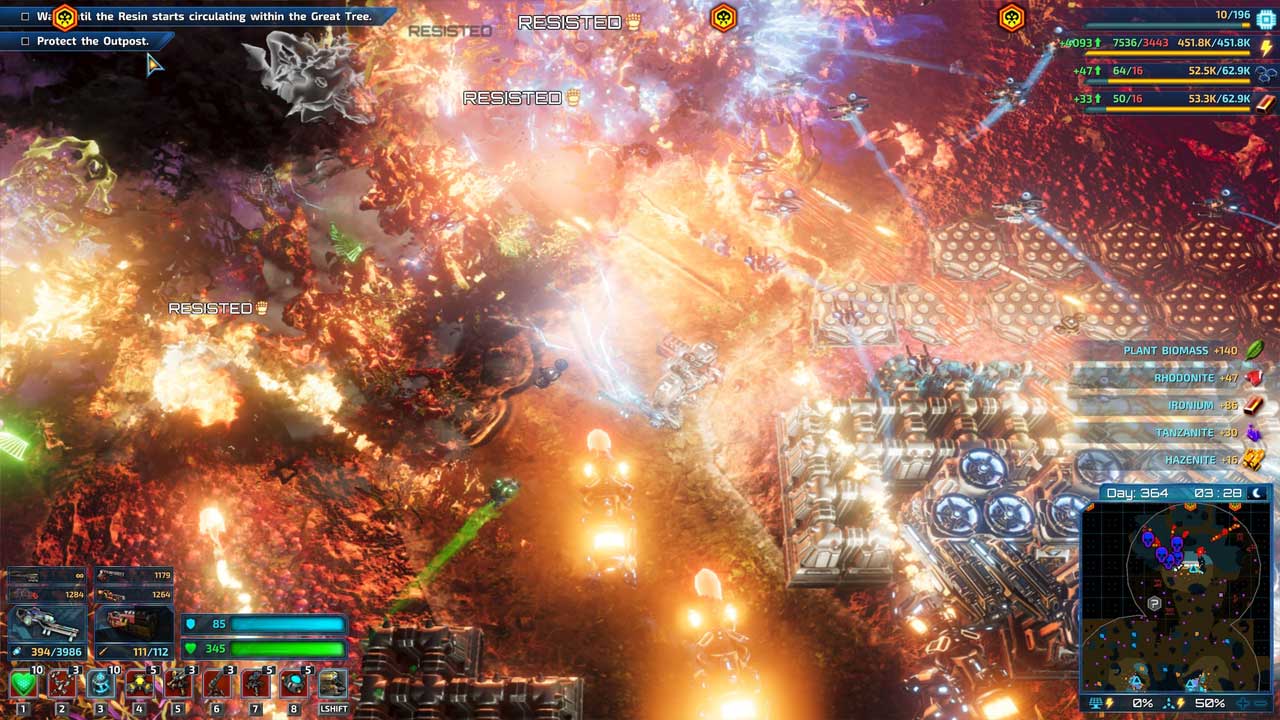Click the 'Protect the Outpost' objective
This screenshot has height=720, width=1280.
[92, 41]
